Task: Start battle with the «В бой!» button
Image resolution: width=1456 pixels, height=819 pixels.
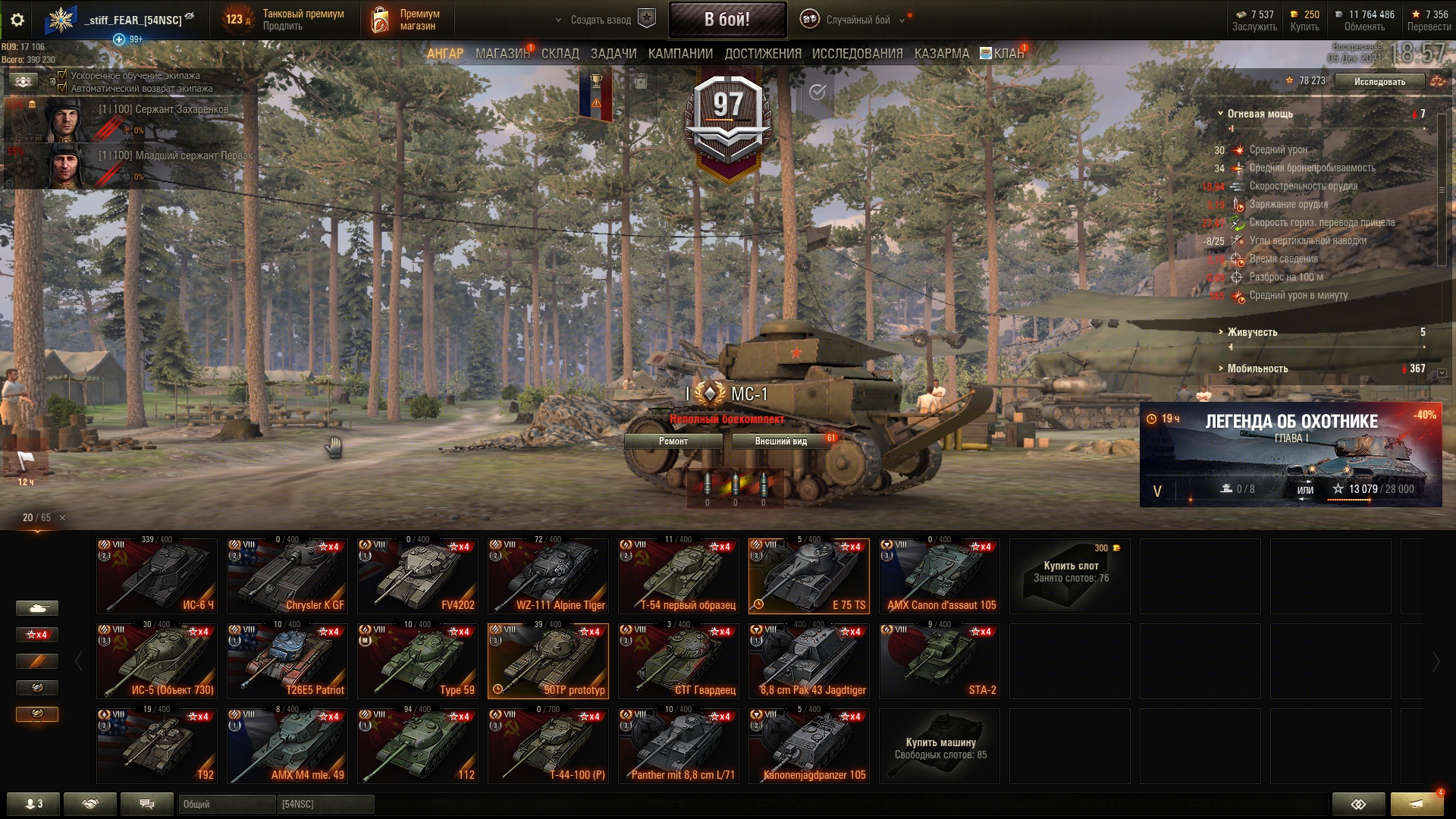Action: tap(726, 20)
